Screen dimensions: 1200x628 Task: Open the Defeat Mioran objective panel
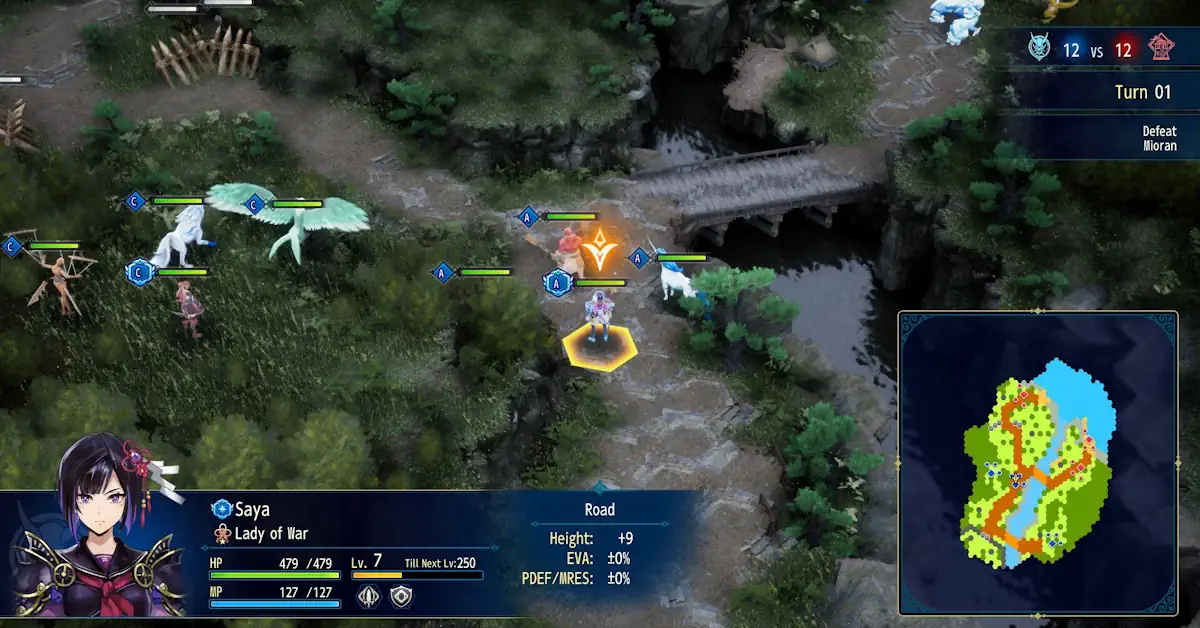pos(1159,138)
